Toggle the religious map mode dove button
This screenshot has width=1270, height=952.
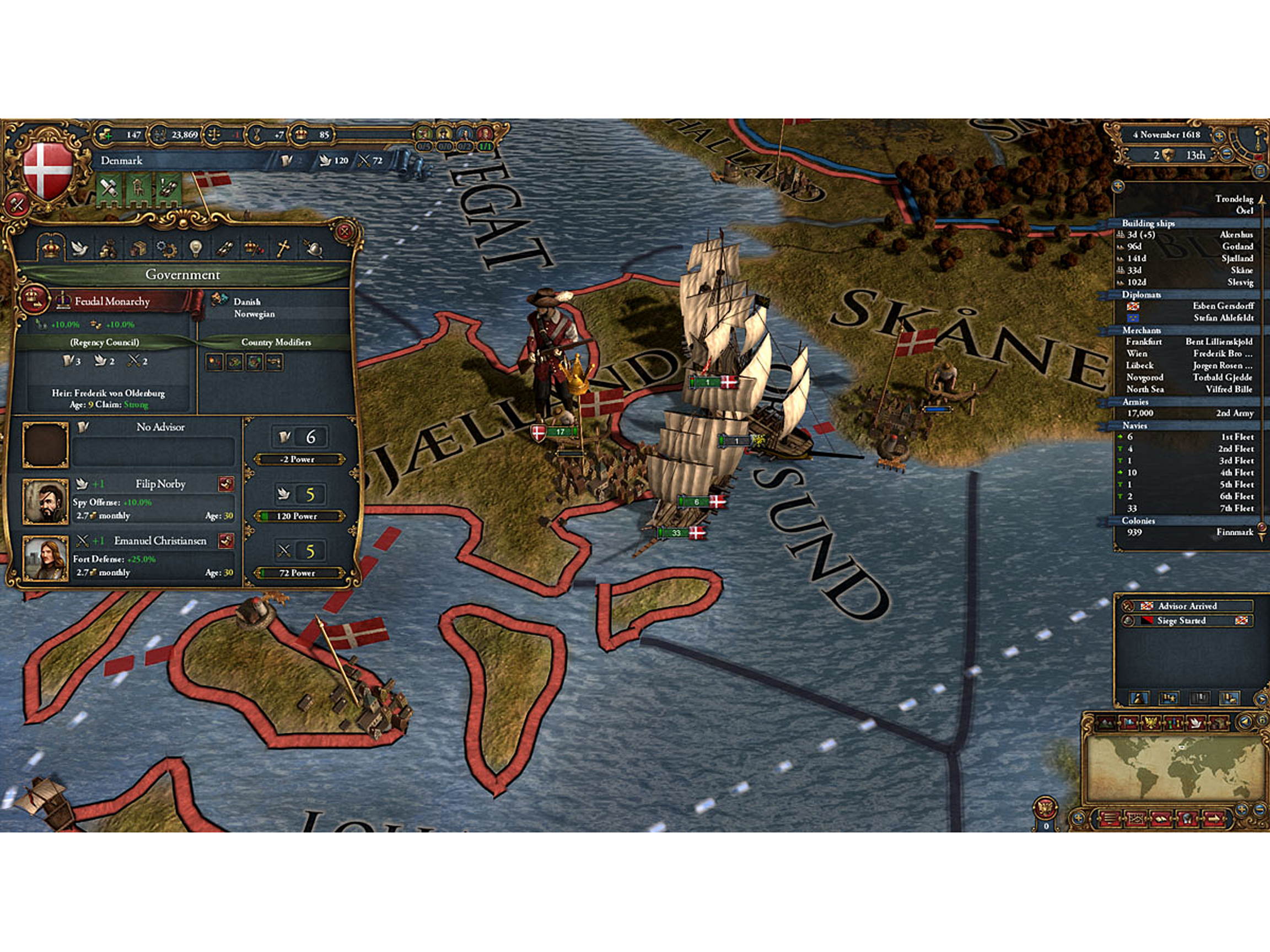point(1196,723)
